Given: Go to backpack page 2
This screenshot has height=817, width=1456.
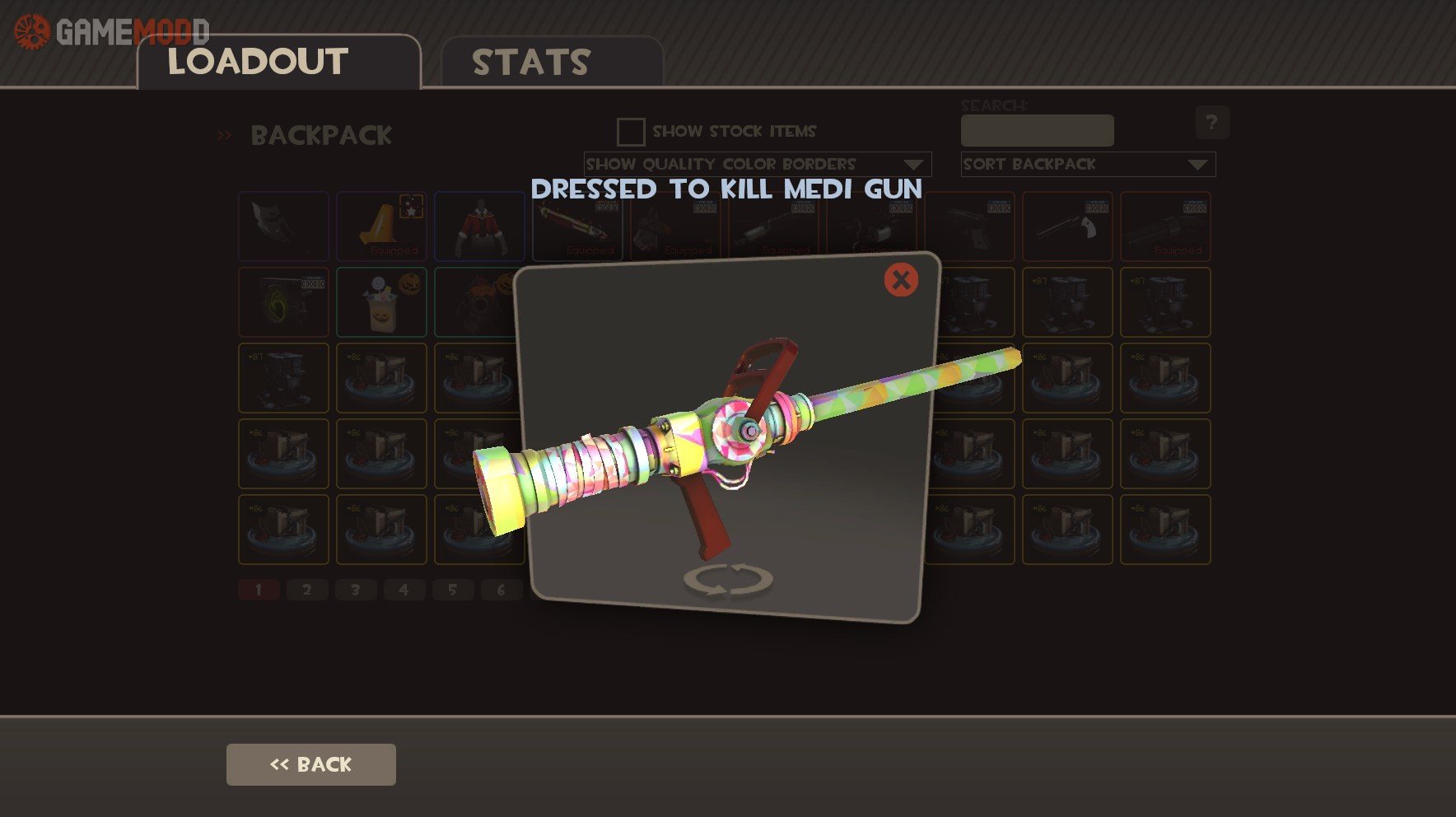Looking at the screenshot, I should point(307,590).
